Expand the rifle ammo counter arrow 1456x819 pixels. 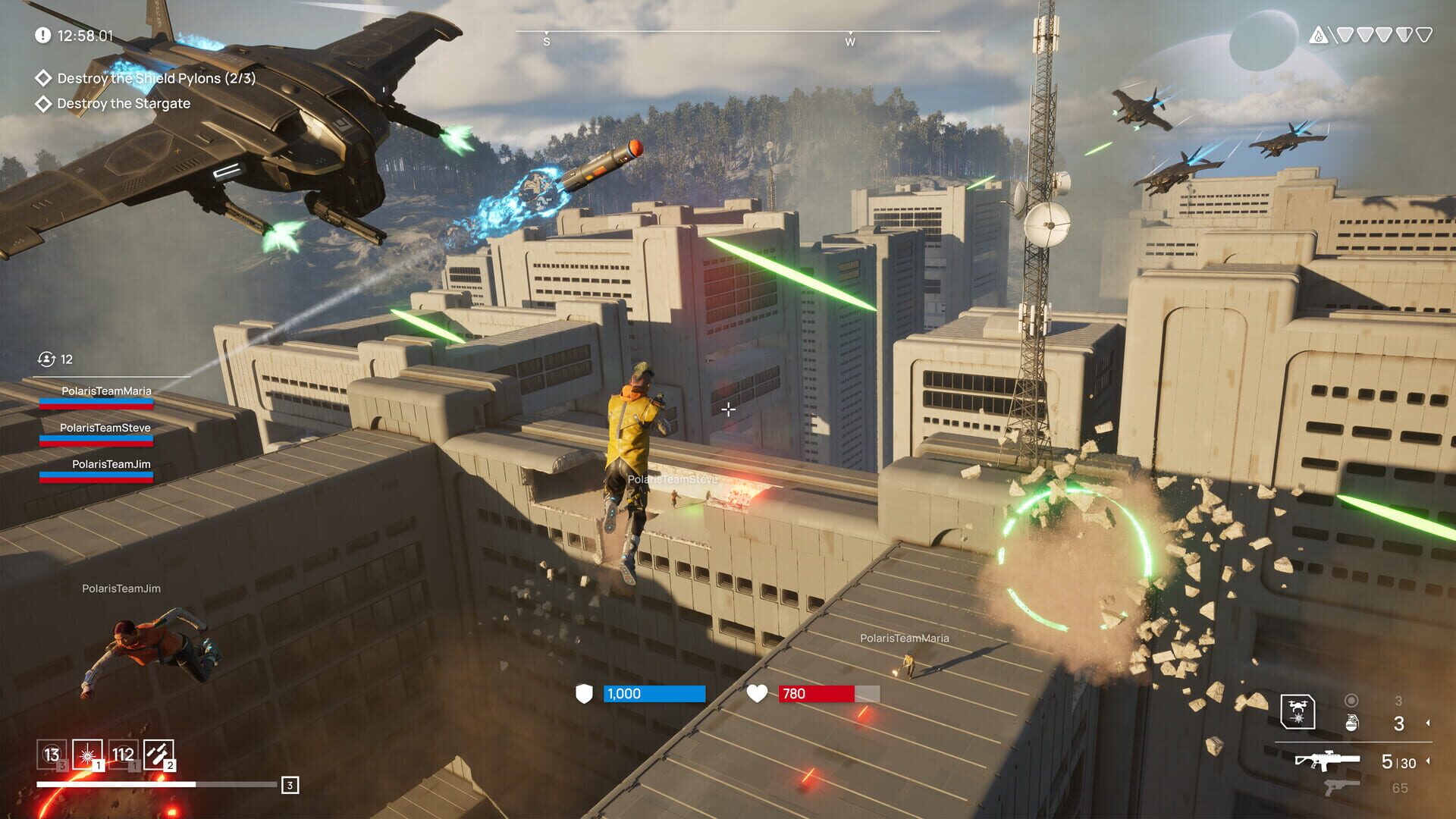coord(1429,761)
